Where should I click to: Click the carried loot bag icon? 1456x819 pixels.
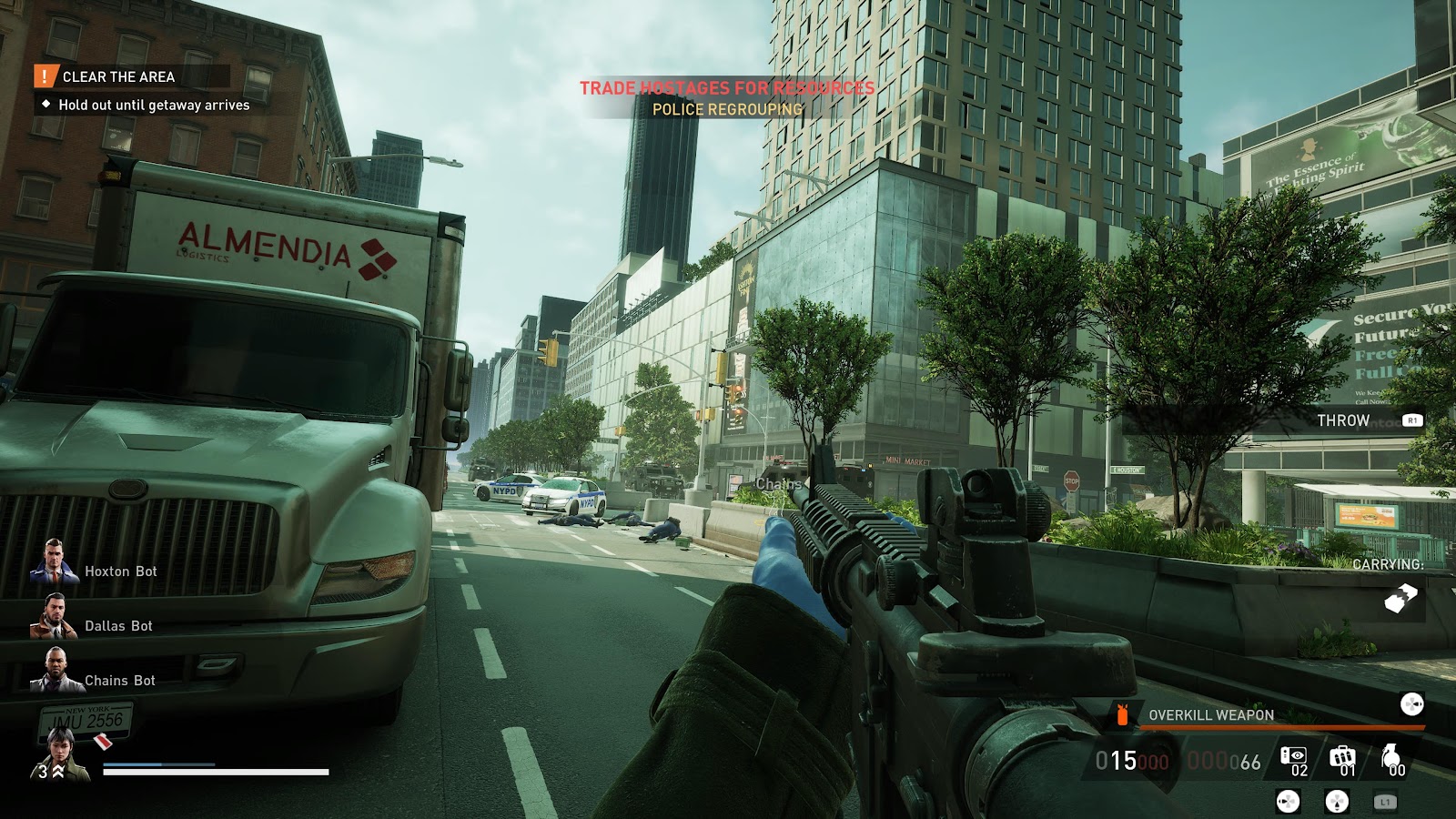(x=1400, y=598)
